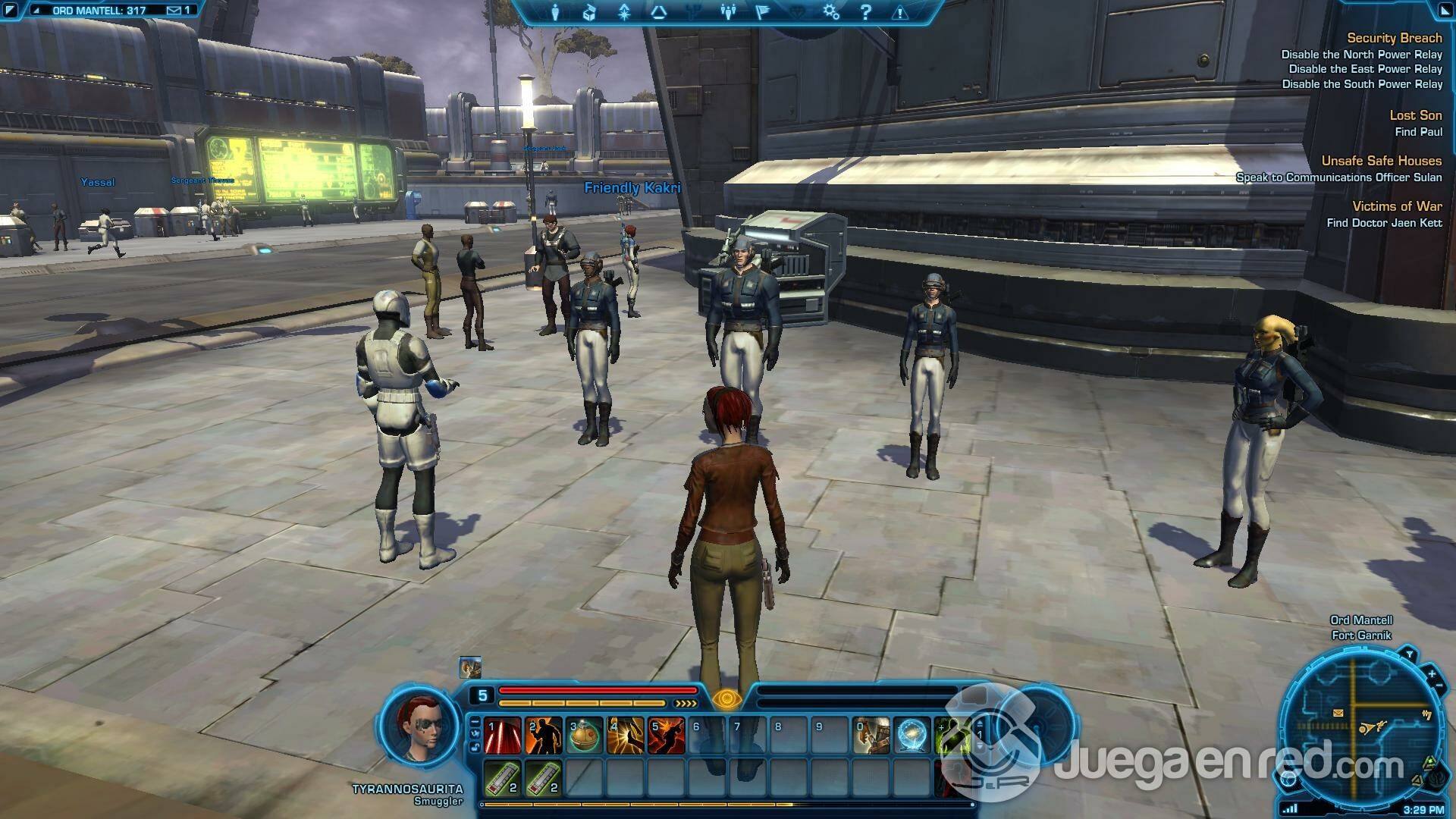Click the flag icon in the top menu
Image resolution: width=1456 pixels, height=819 pixels.
click(x=762, y=12)
